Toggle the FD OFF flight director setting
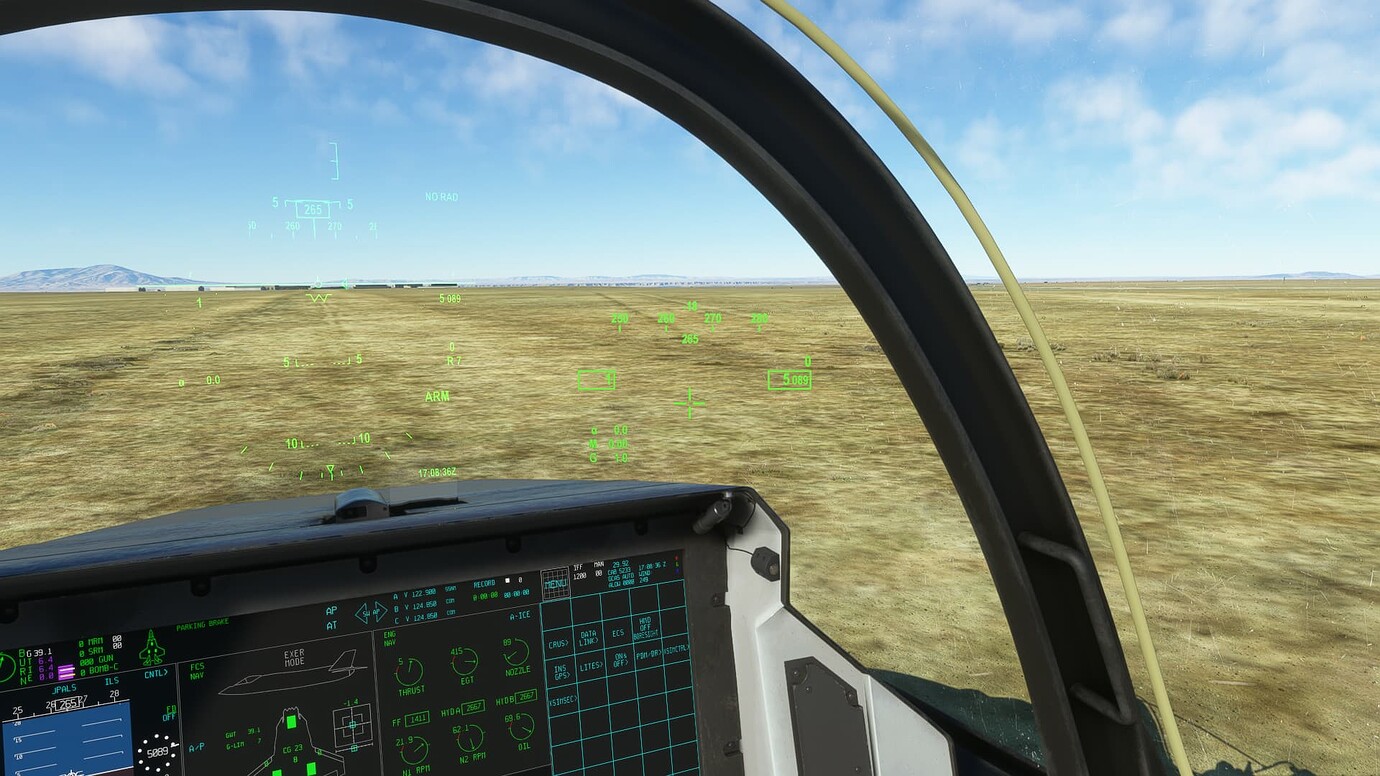This screenshot has height=776, width=1380. (169, 711)
